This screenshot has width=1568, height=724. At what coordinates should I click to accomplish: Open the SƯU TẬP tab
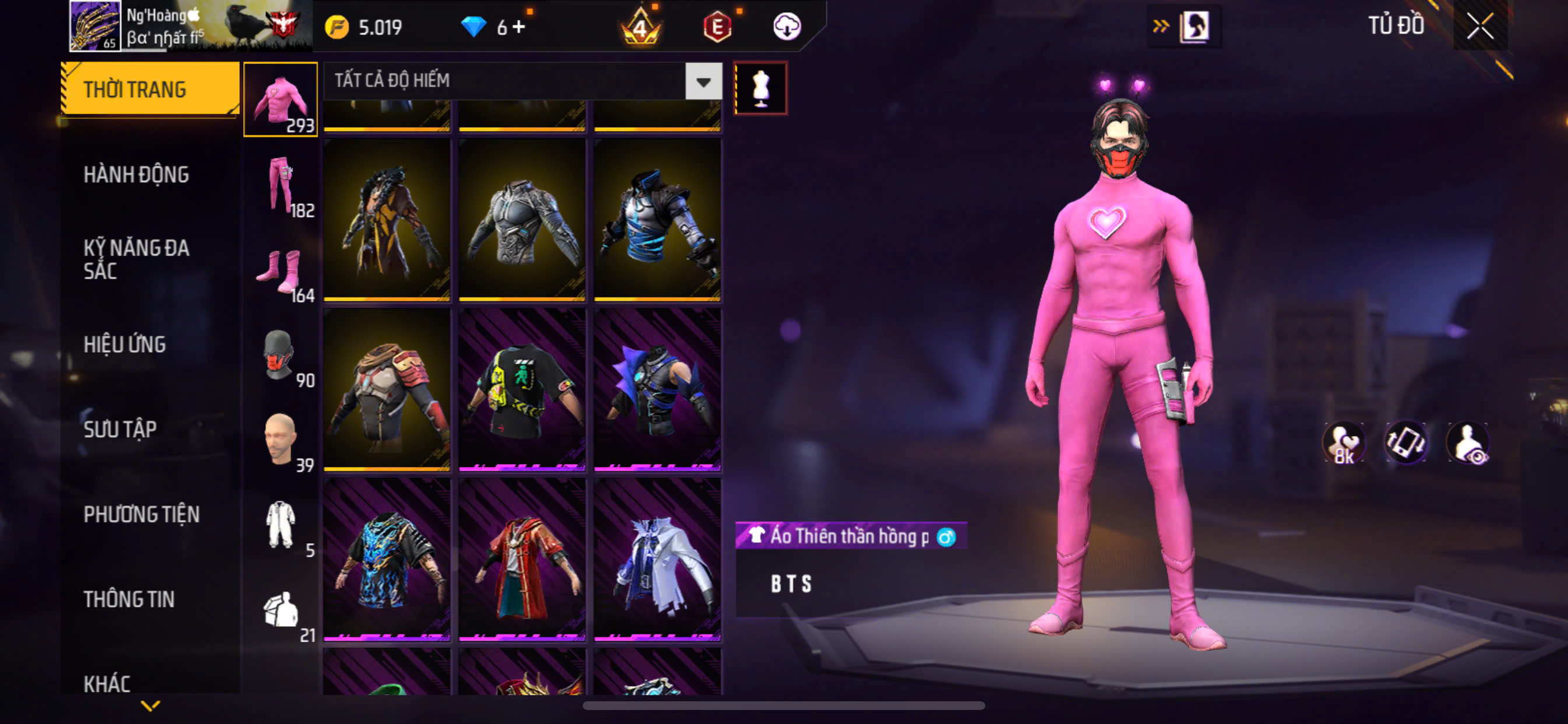click(x=120, y=430)
